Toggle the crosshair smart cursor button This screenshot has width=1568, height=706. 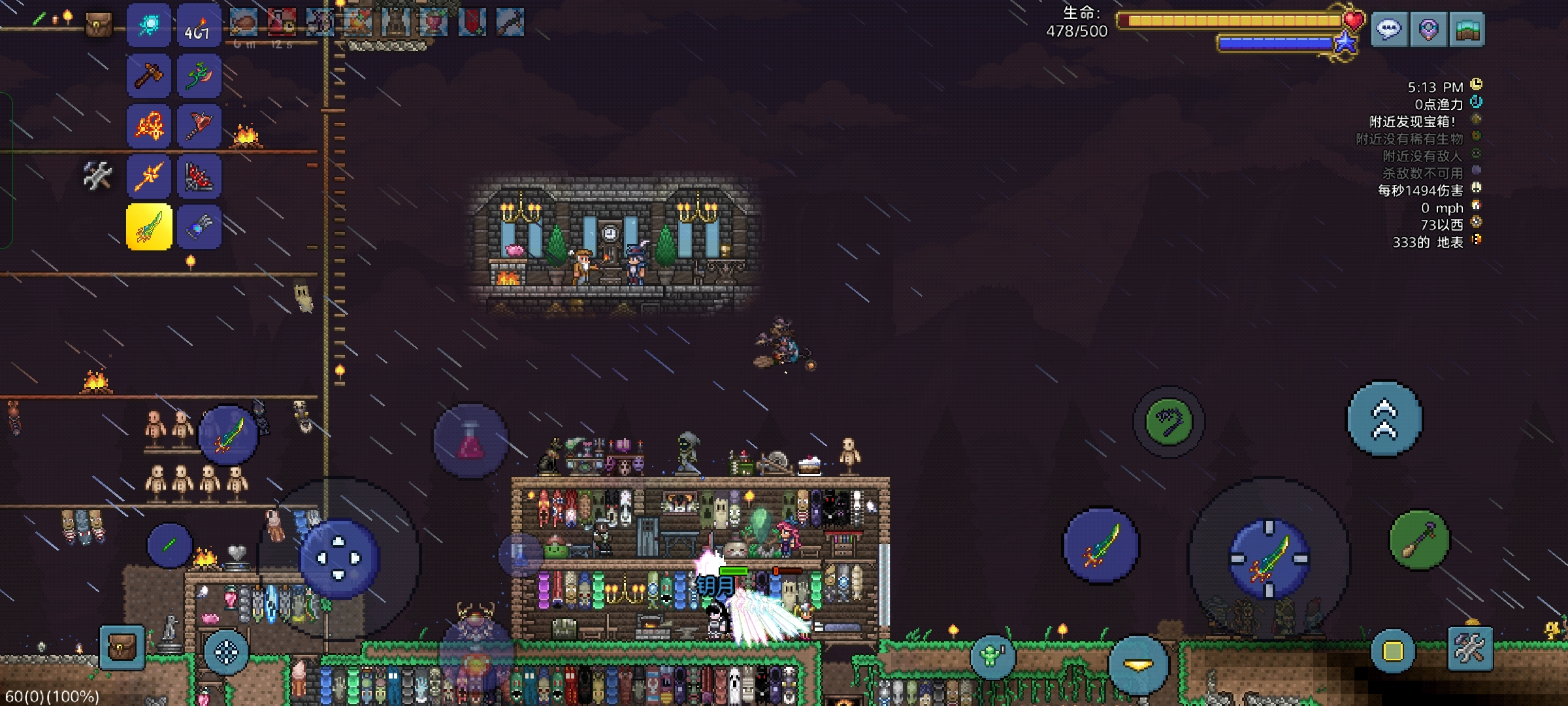[x=226, y=652]
